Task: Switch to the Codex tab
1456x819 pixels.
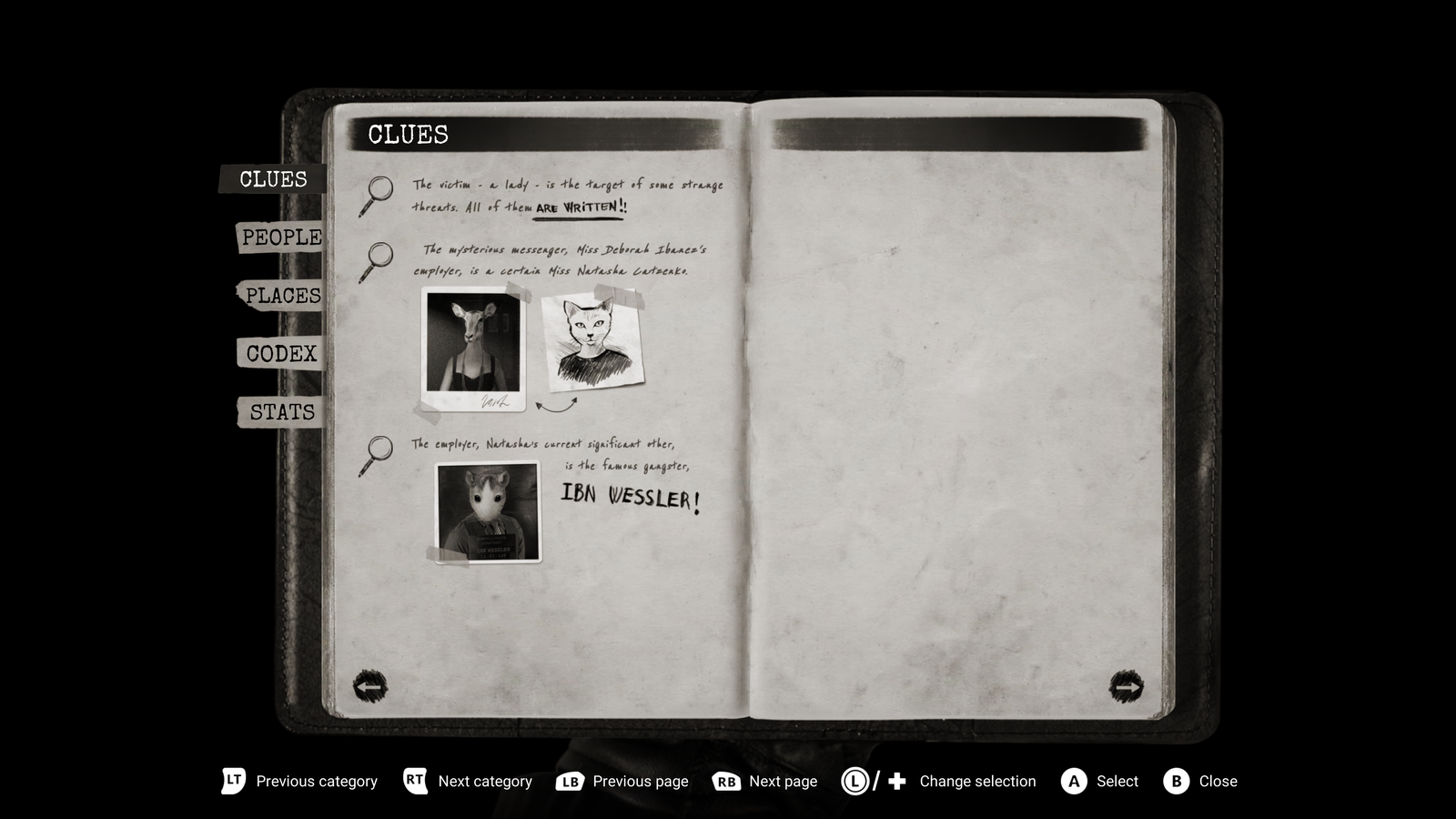Action: point(281,354)
